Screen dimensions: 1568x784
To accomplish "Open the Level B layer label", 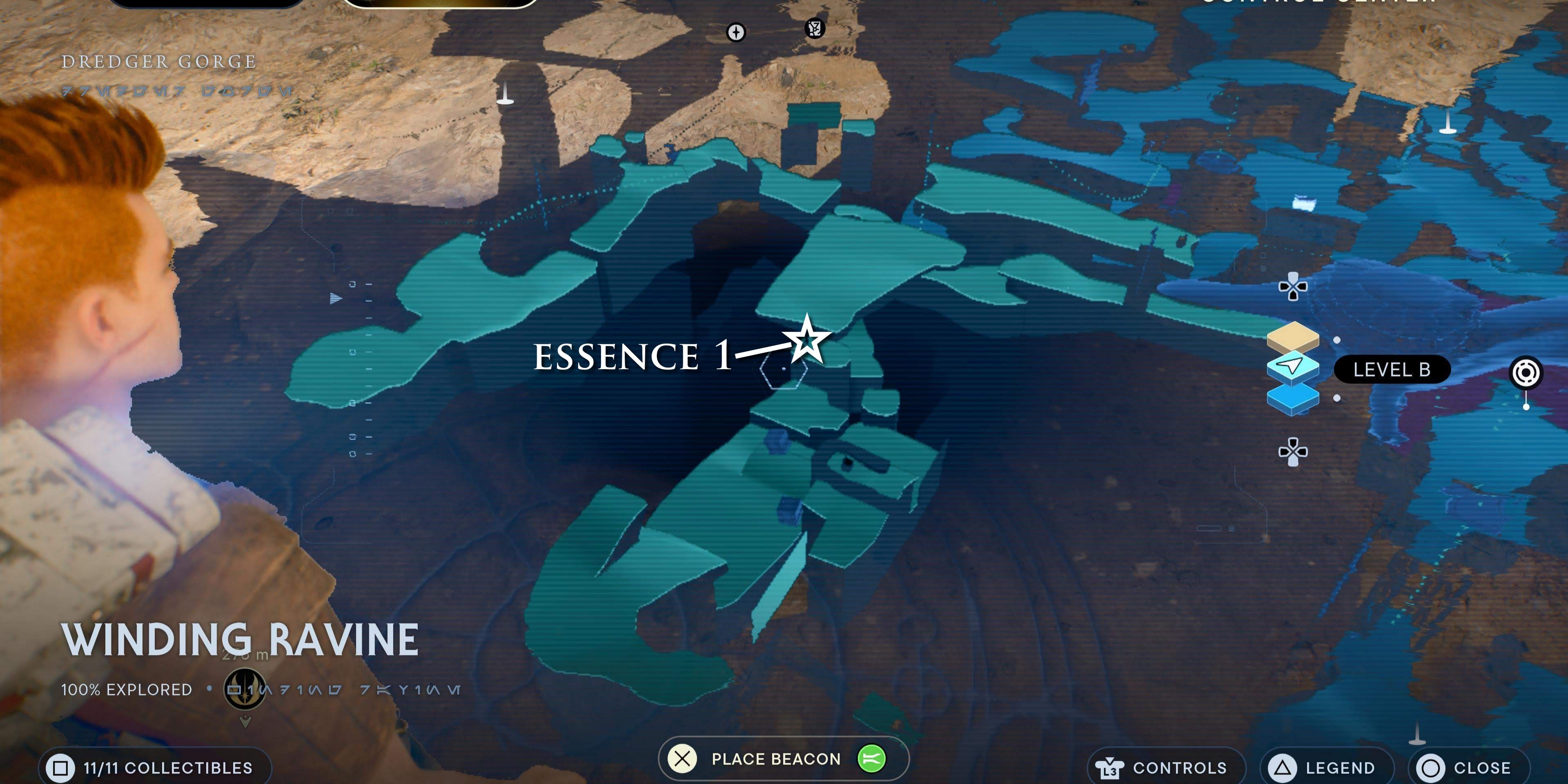I will point(1393,369).
